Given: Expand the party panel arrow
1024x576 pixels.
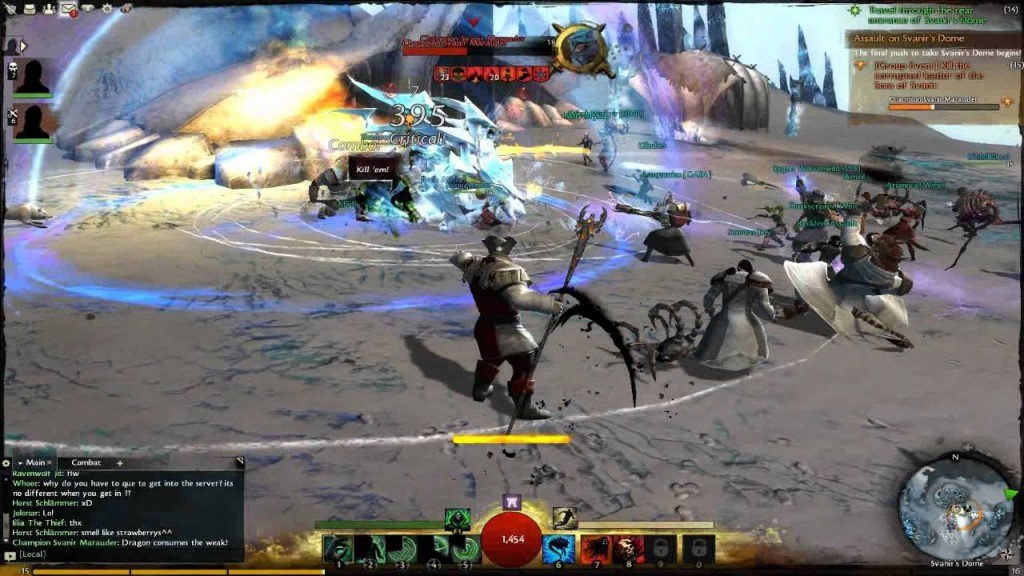Looking at the screenshot, I should tap(23, 45).
